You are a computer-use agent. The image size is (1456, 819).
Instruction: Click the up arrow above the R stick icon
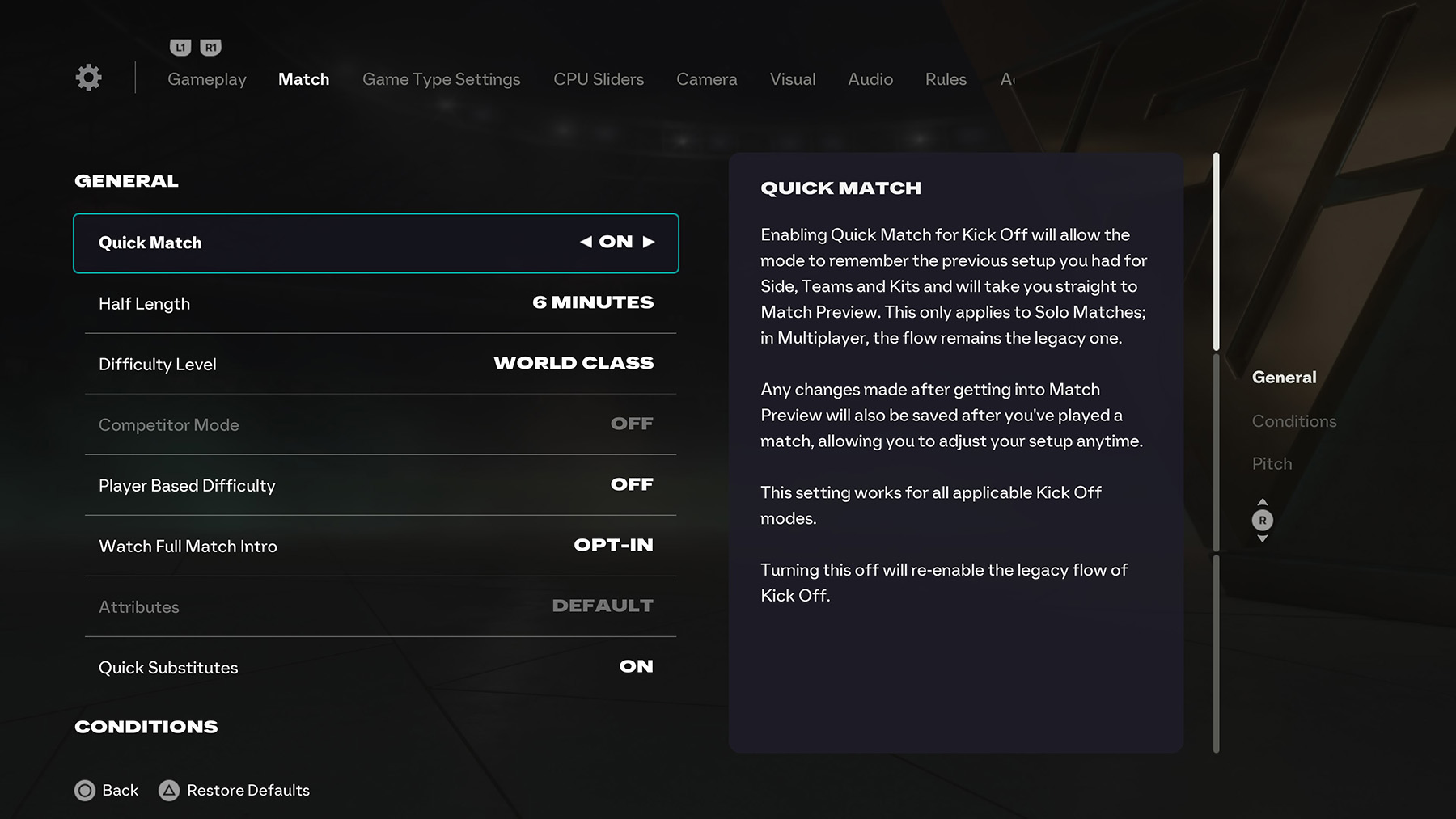1263,501
